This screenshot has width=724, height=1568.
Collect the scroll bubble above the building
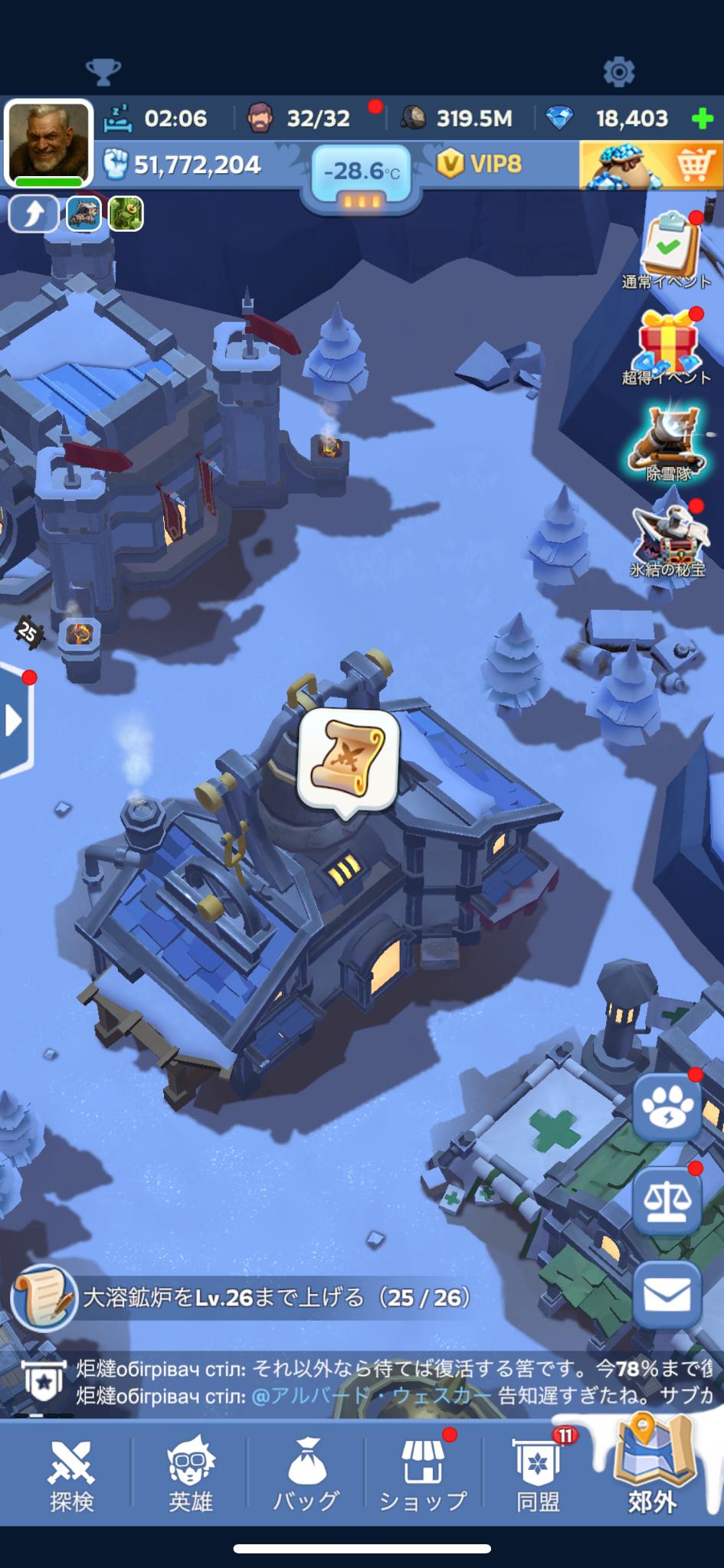tap(349, 758)
